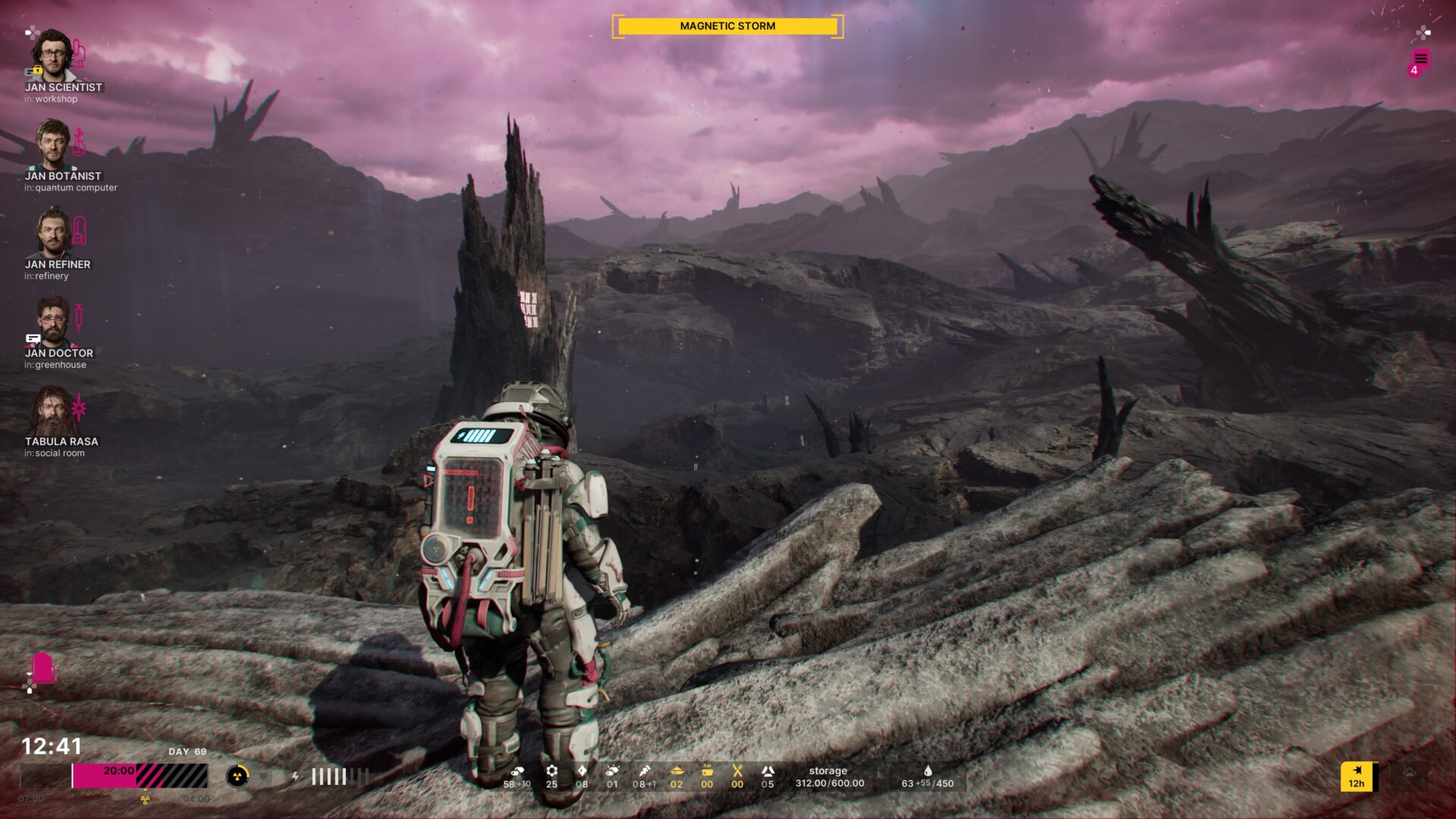Click the yellow 12h event marker

point(1357,777)
